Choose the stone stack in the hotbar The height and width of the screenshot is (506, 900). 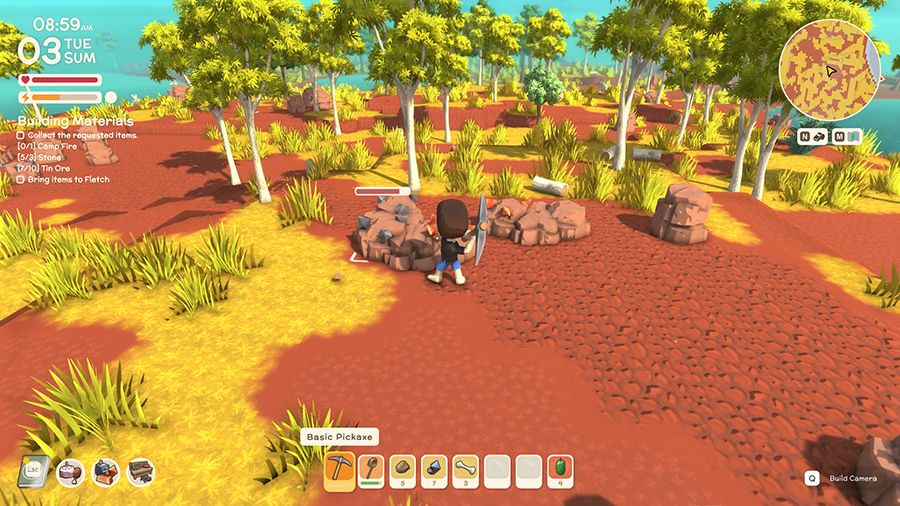[403, 470]
